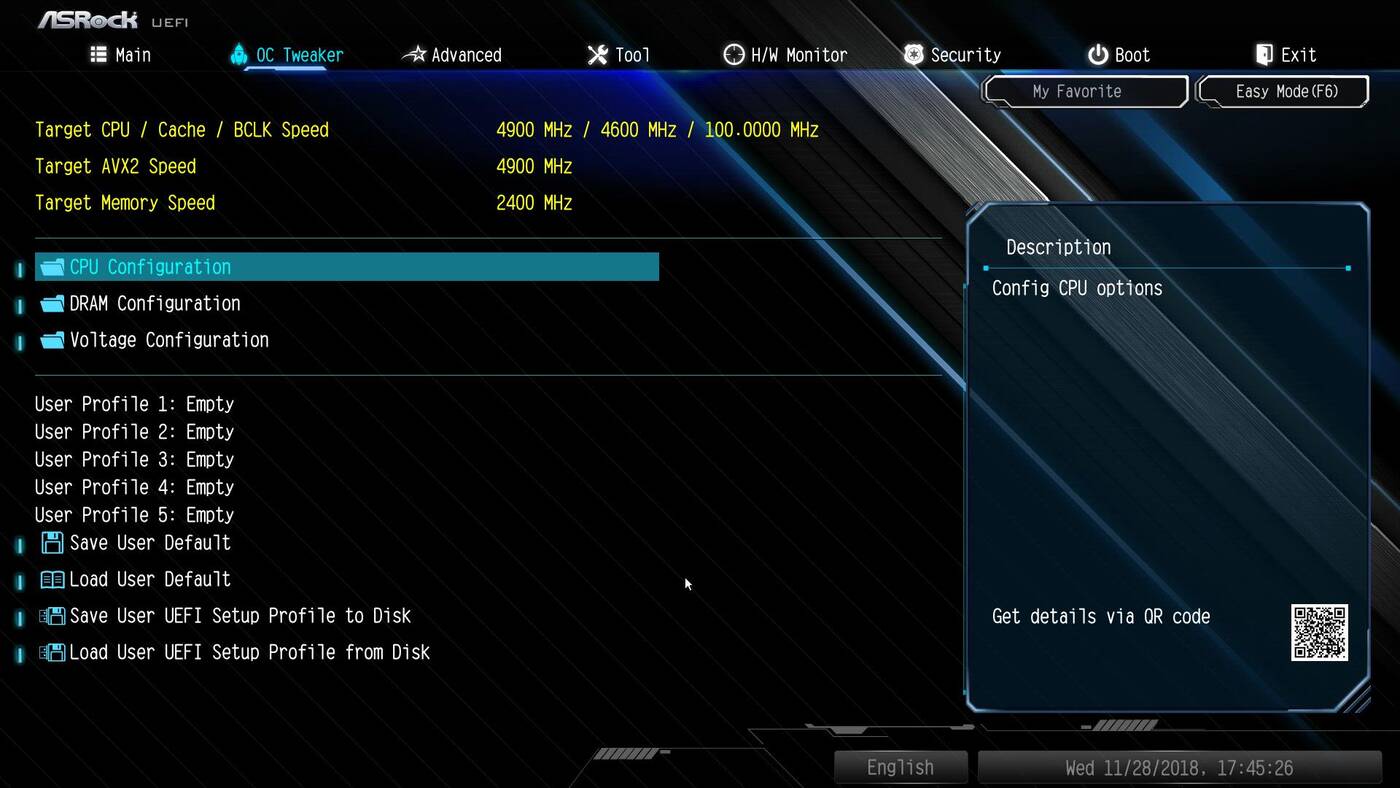The image size is (1400, 788).
Task: Click the English language selector
Action: (900, 767)
